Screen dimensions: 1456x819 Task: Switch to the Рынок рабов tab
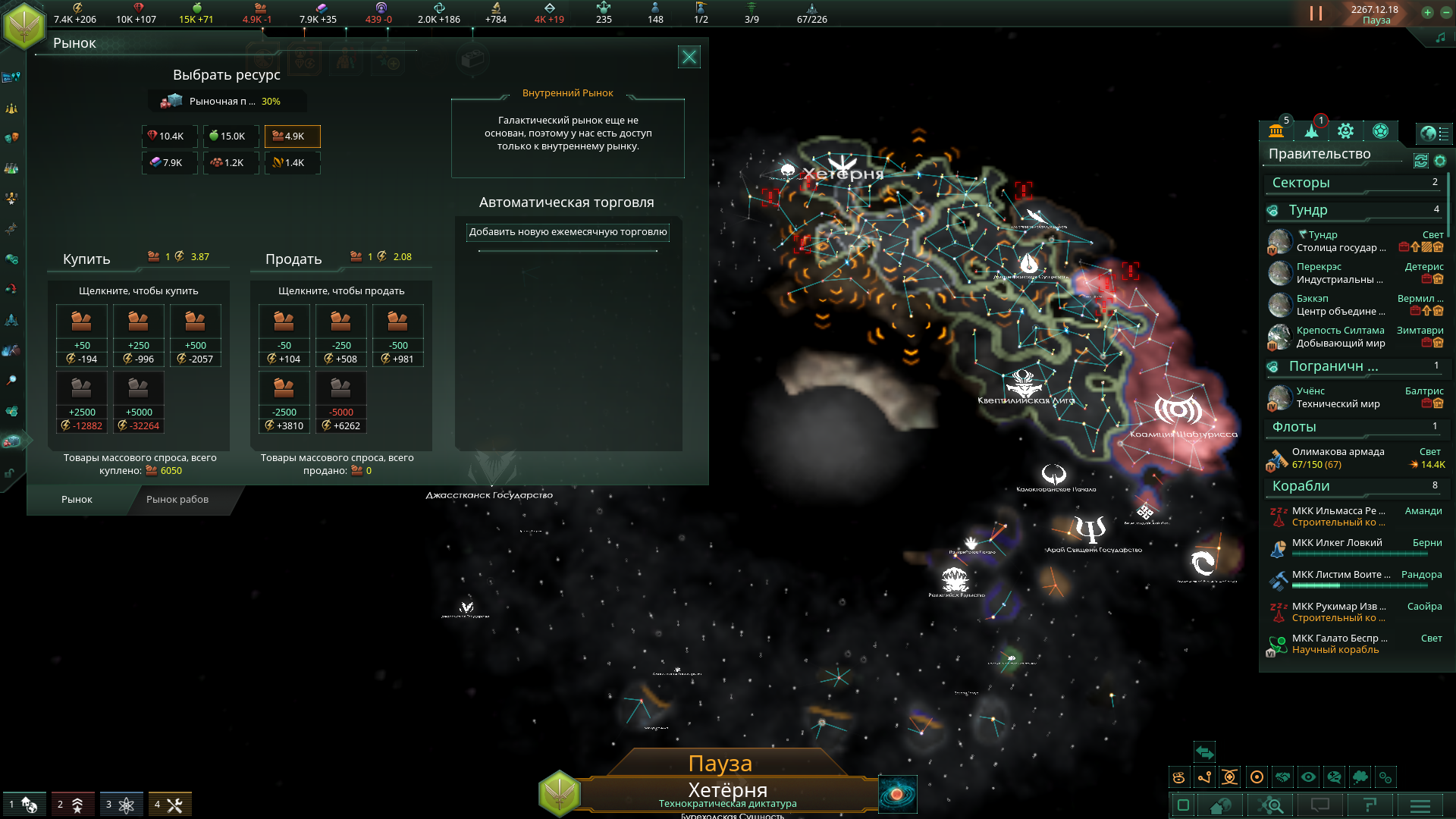click(x=177, y=500)
